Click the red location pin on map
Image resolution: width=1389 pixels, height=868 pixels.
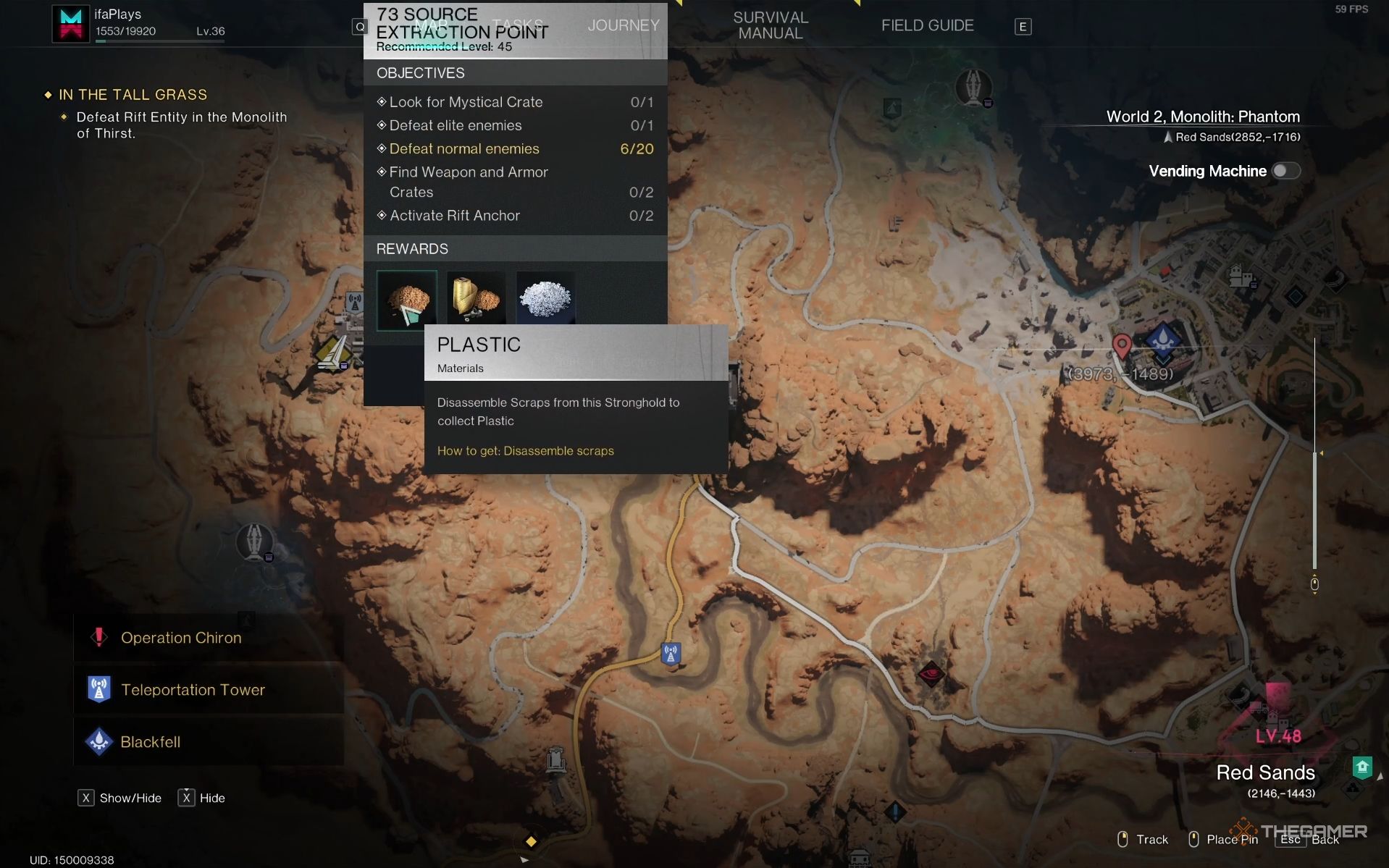coord(1122,346)
